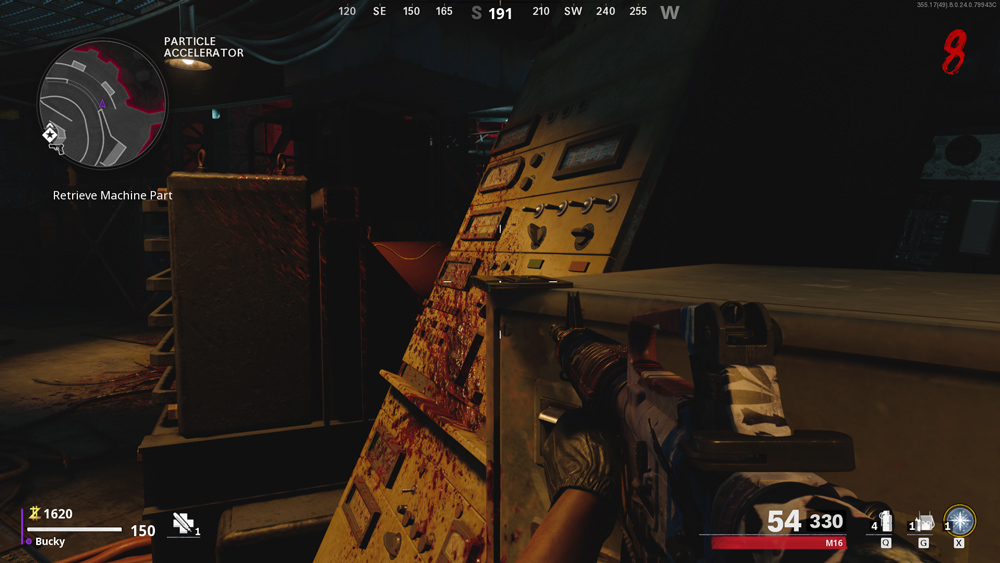
Task: Click the player name Bucky
Action: [52, 541]
